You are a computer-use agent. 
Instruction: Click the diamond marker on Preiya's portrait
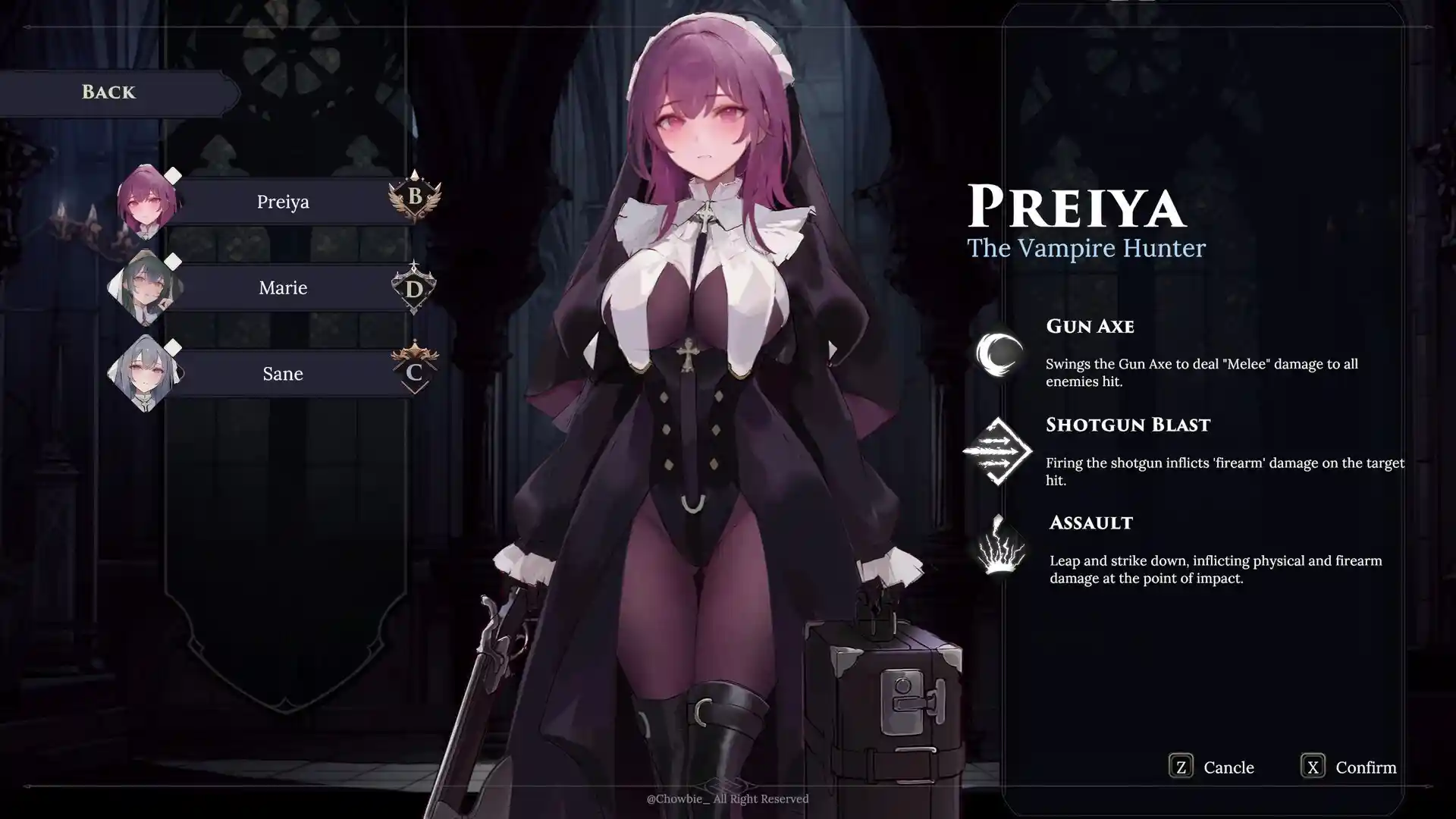click(173, 177)
